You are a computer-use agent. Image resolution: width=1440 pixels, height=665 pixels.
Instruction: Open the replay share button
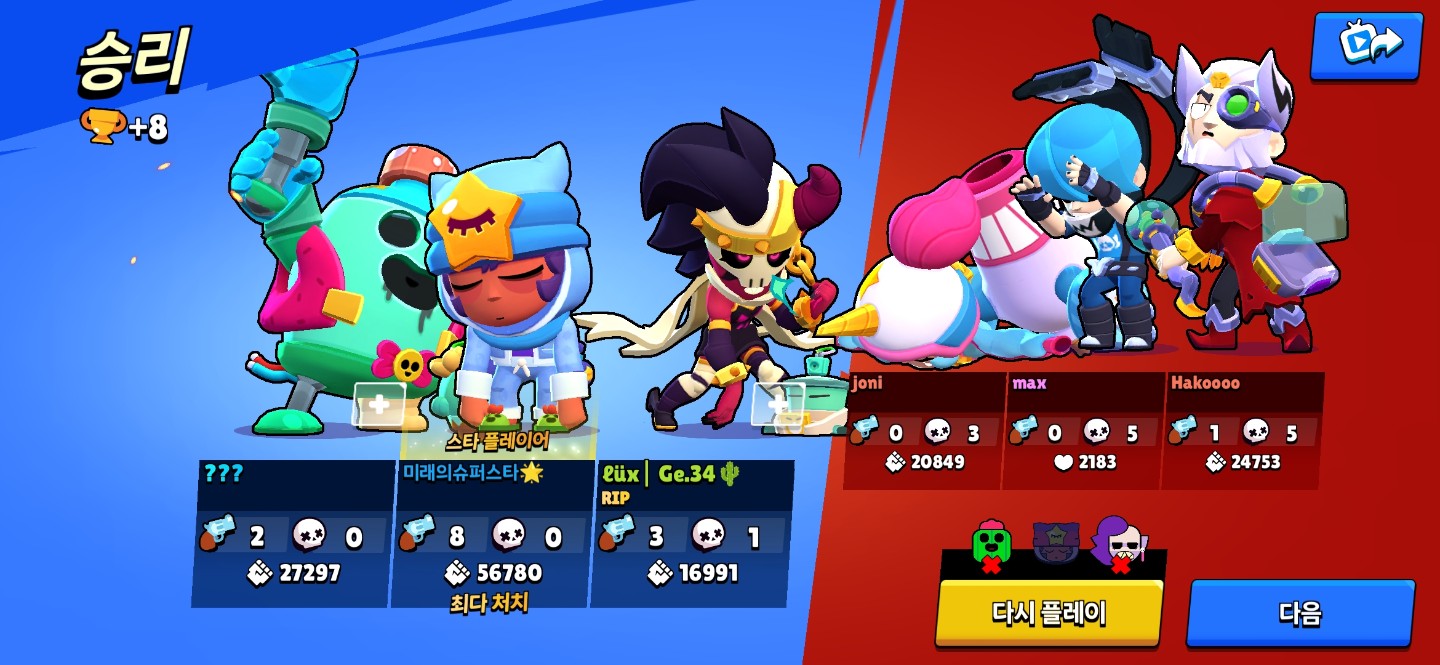click(x=1366, y=44)
